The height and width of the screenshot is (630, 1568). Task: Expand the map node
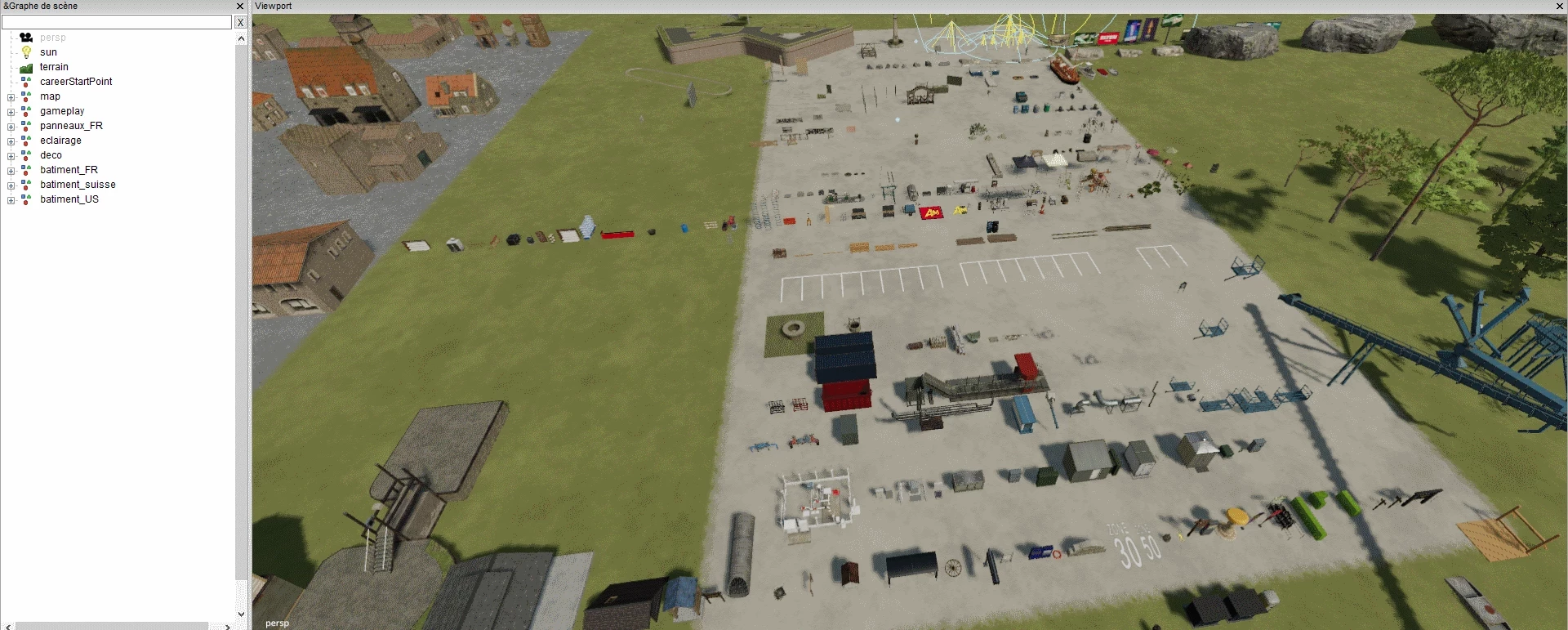pyautogui.click(x=11, y=96)
